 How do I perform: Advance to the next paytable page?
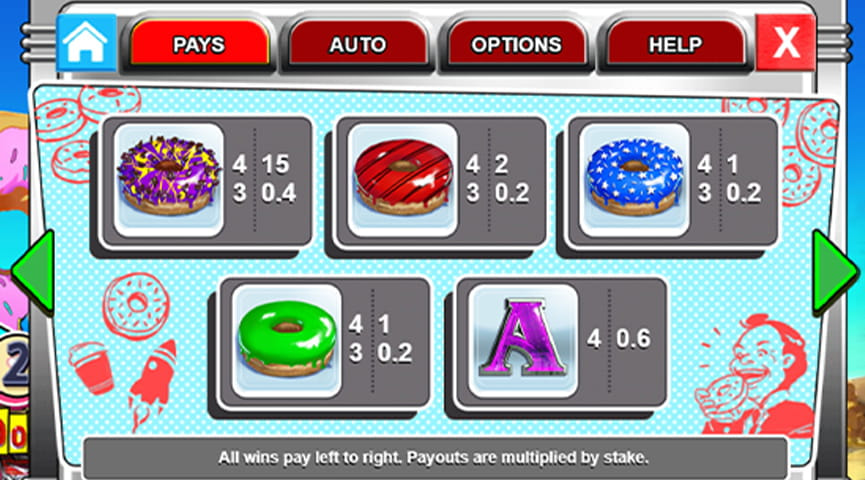pyautogui.click(x=833, y=272)
